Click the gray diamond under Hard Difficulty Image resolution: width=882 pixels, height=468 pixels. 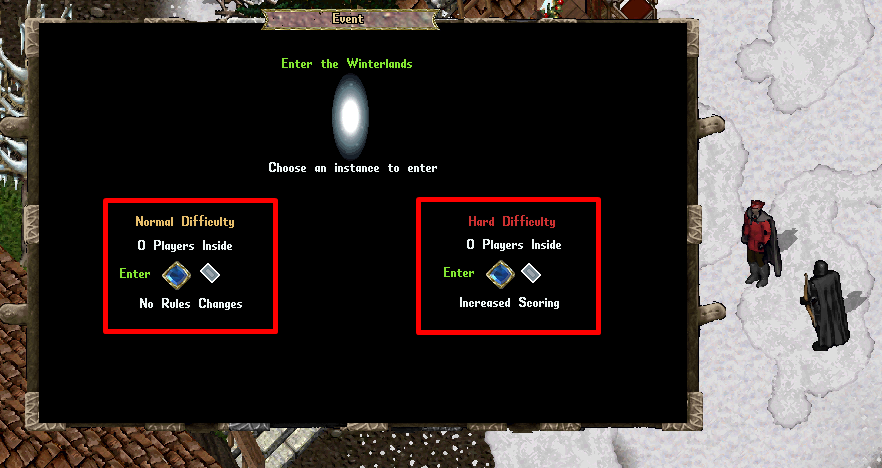tap(531, 273)
